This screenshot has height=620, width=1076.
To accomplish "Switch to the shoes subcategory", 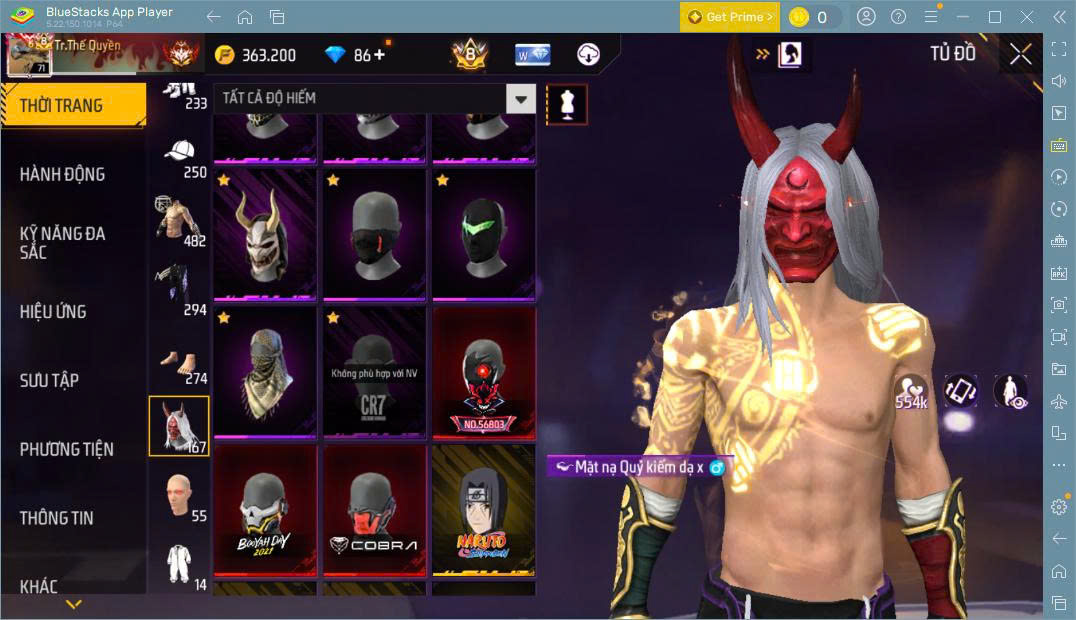I will (180, 363).
